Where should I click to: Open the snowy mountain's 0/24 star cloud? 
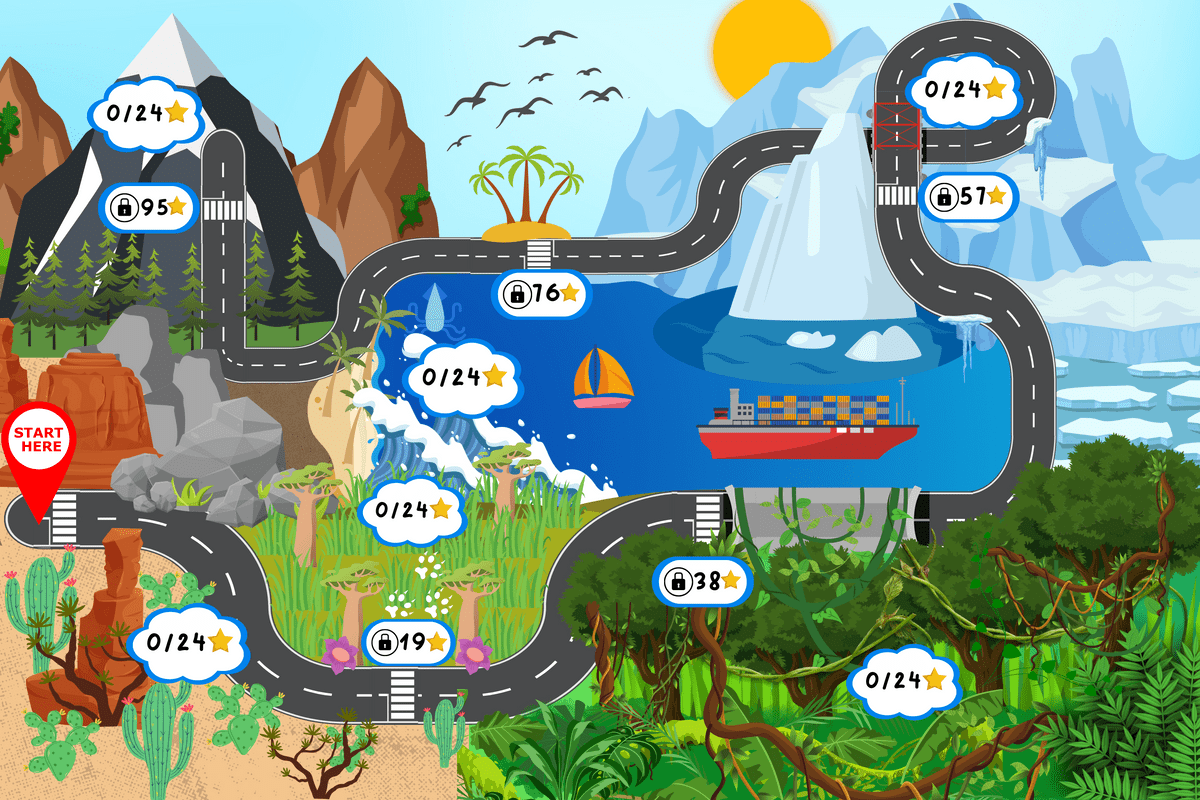point(146,113)
